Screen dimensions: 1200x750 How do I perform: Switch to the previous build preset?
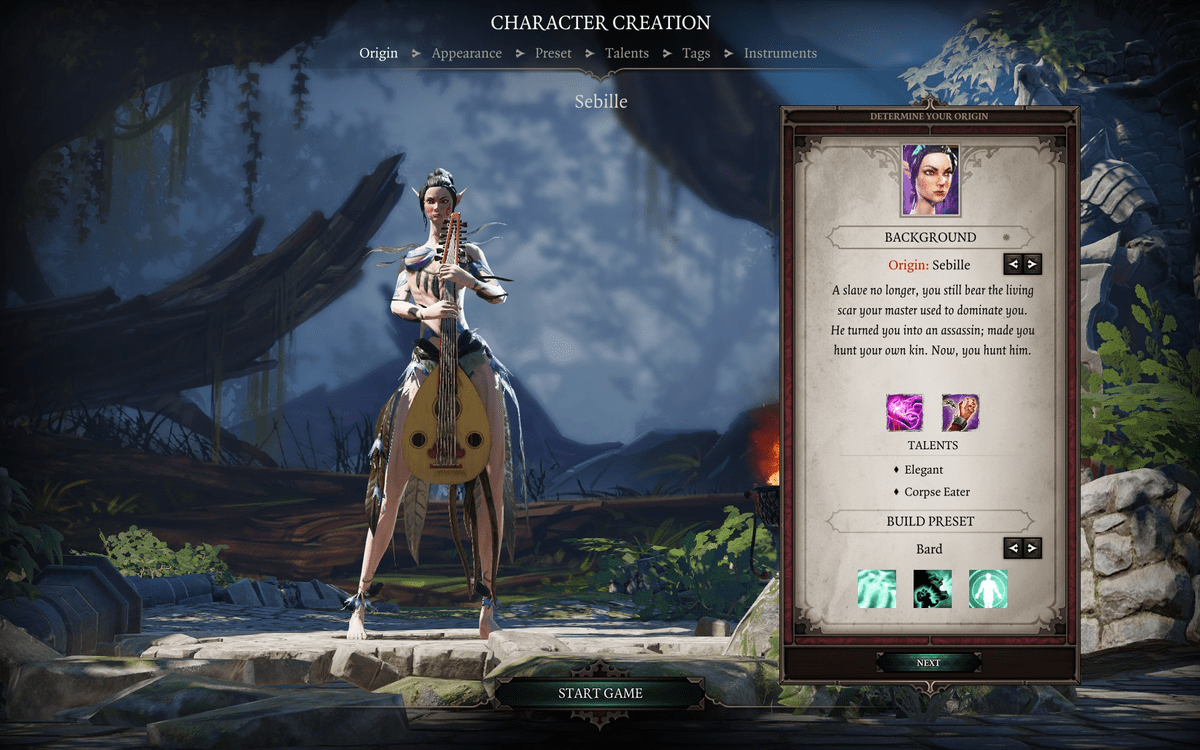1013,548
